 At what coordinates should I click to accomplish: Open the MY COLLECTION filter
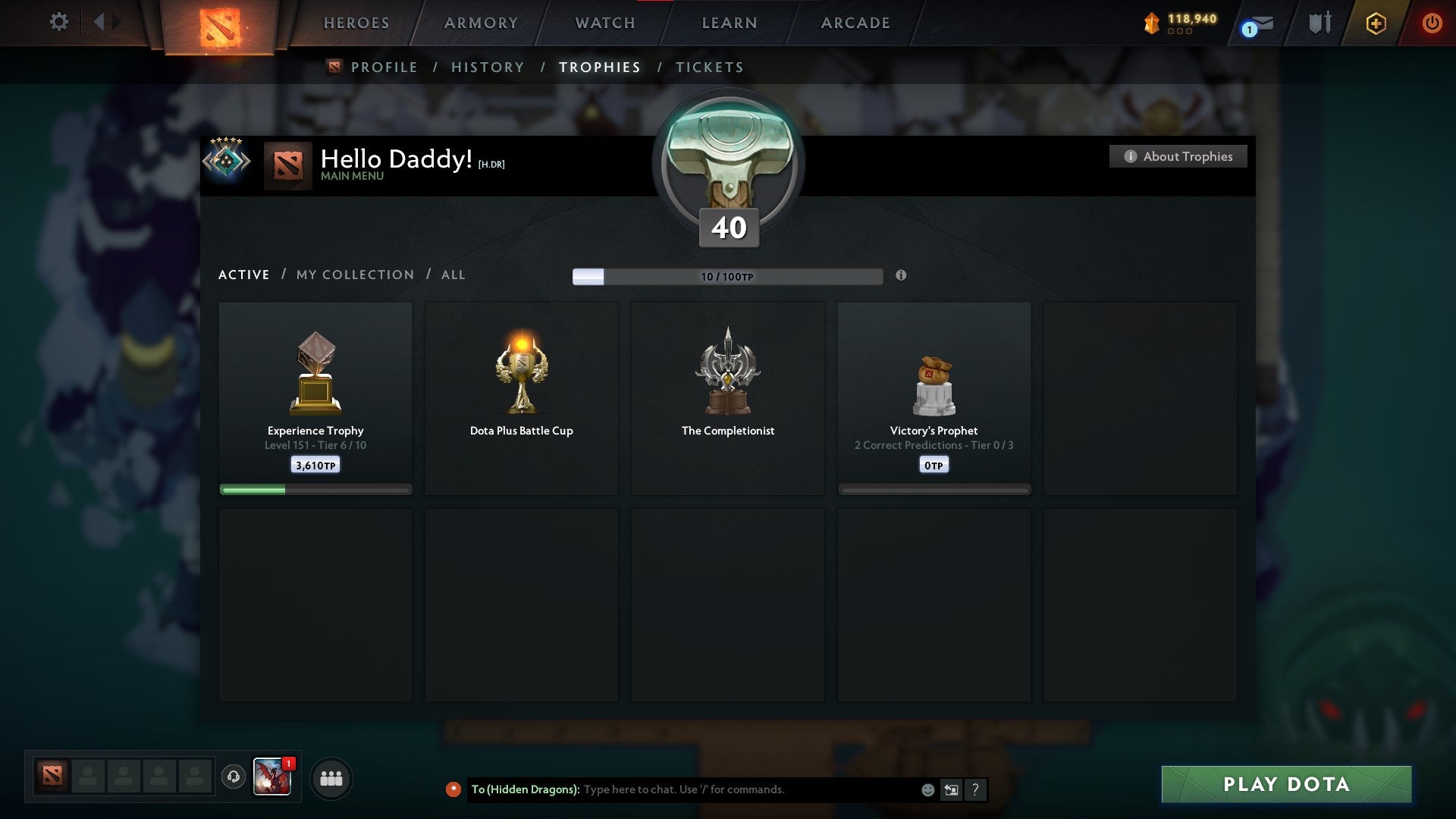tap(354, 275)
